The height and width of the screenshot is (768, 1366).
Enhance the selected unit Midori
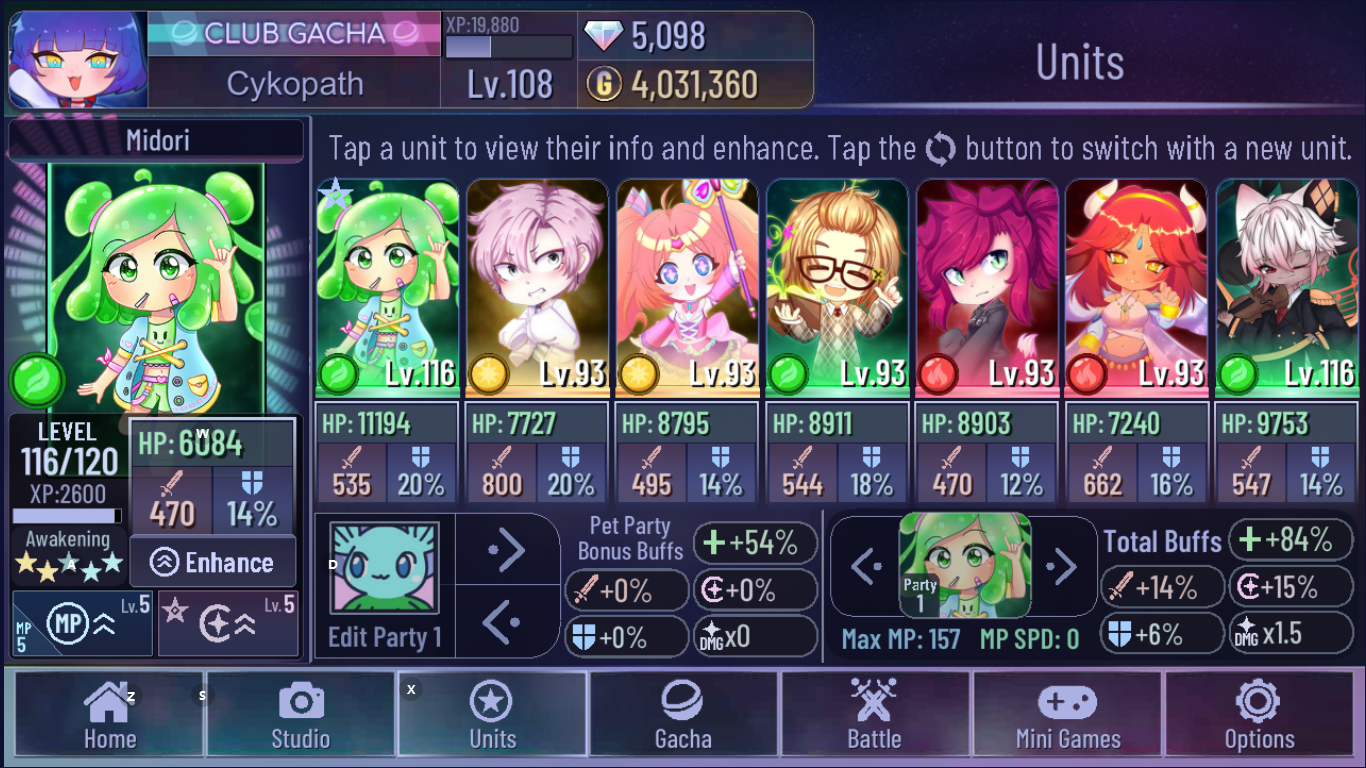[x=213, y=562]
